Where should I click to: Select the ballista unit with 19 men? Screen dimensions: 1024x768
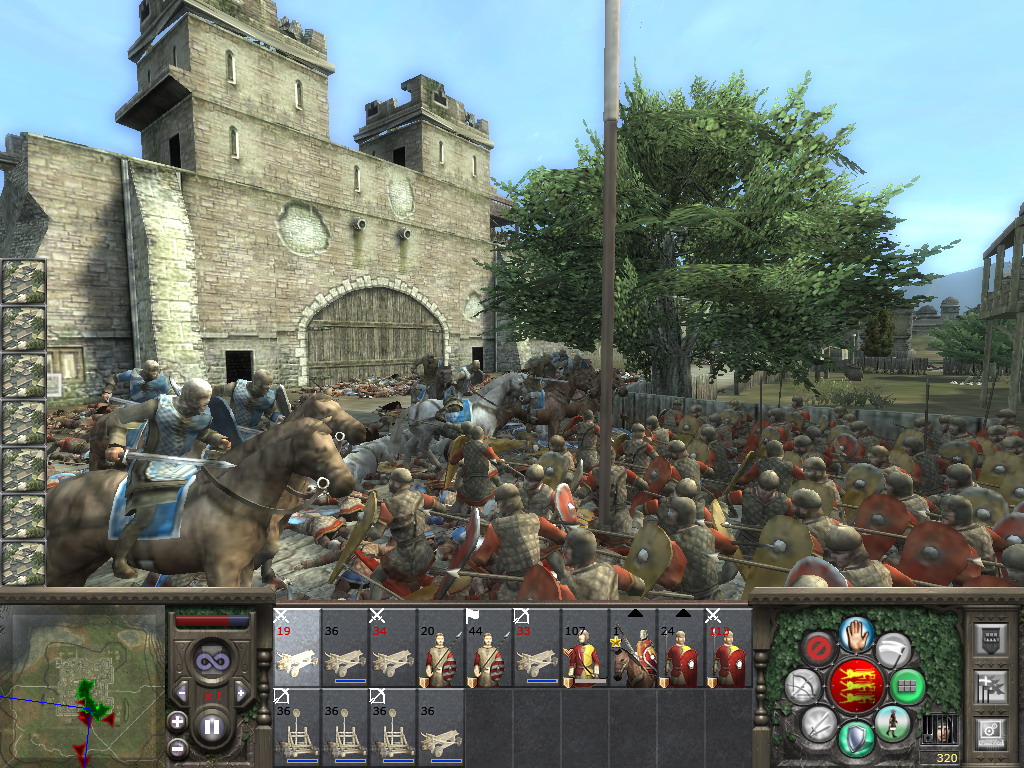[x=297, y=648]
